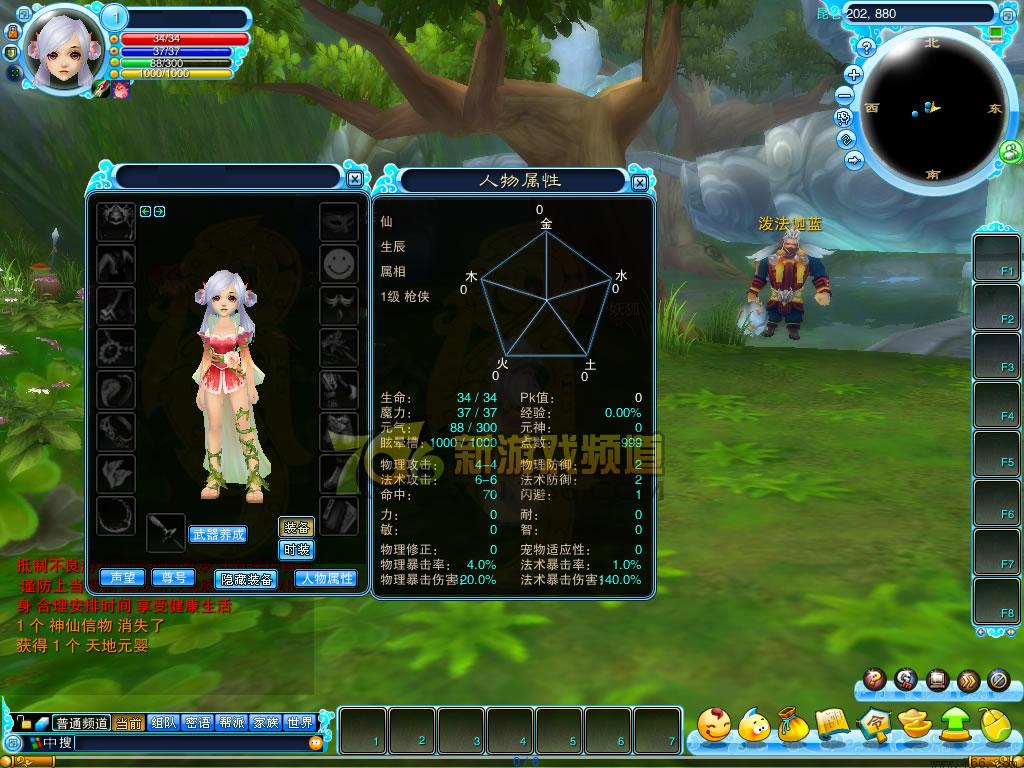Screen dimensions: 1024x768
Task: Open the gold ingot shop icon
Action: coord(913,724)
